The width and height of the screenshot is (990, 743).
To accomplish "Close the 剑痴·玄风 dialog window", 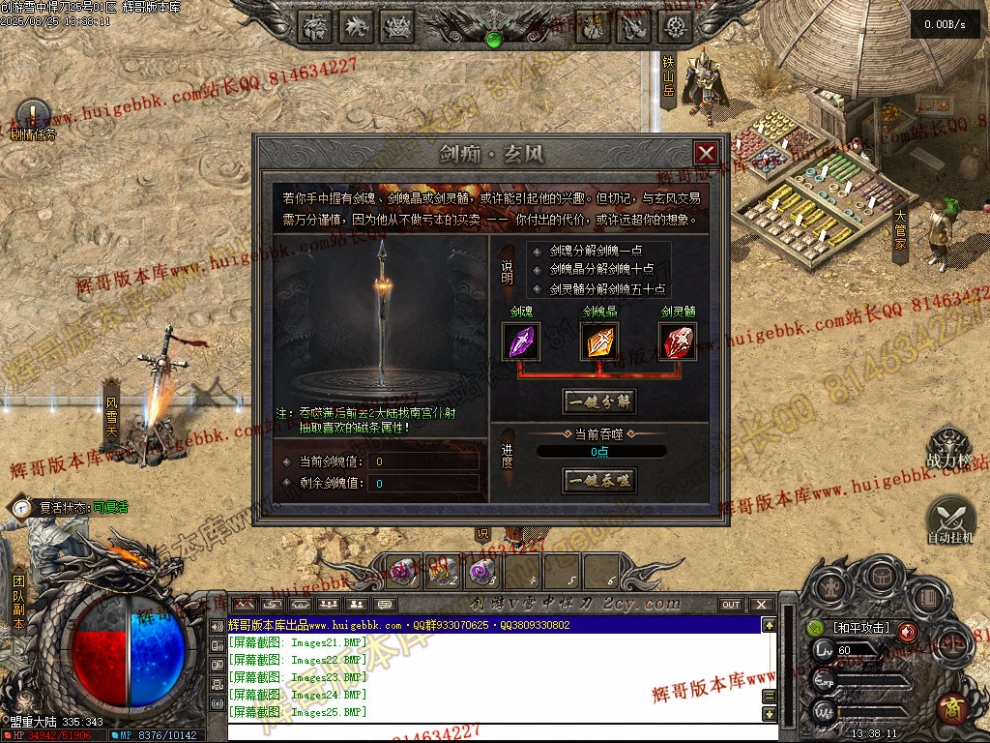I will 706,153.
